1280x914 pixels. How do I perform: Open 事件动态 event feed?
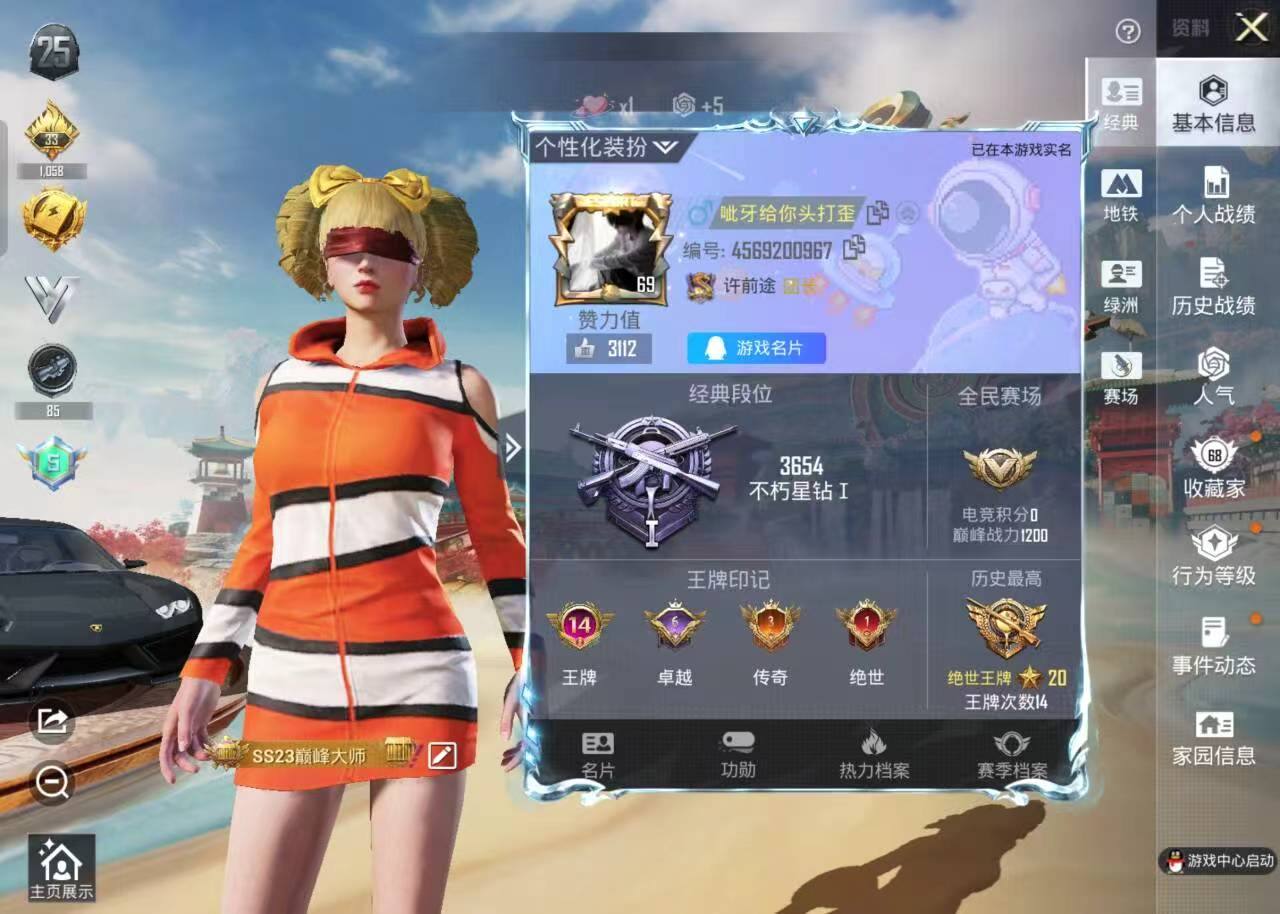click(1213, 647)
